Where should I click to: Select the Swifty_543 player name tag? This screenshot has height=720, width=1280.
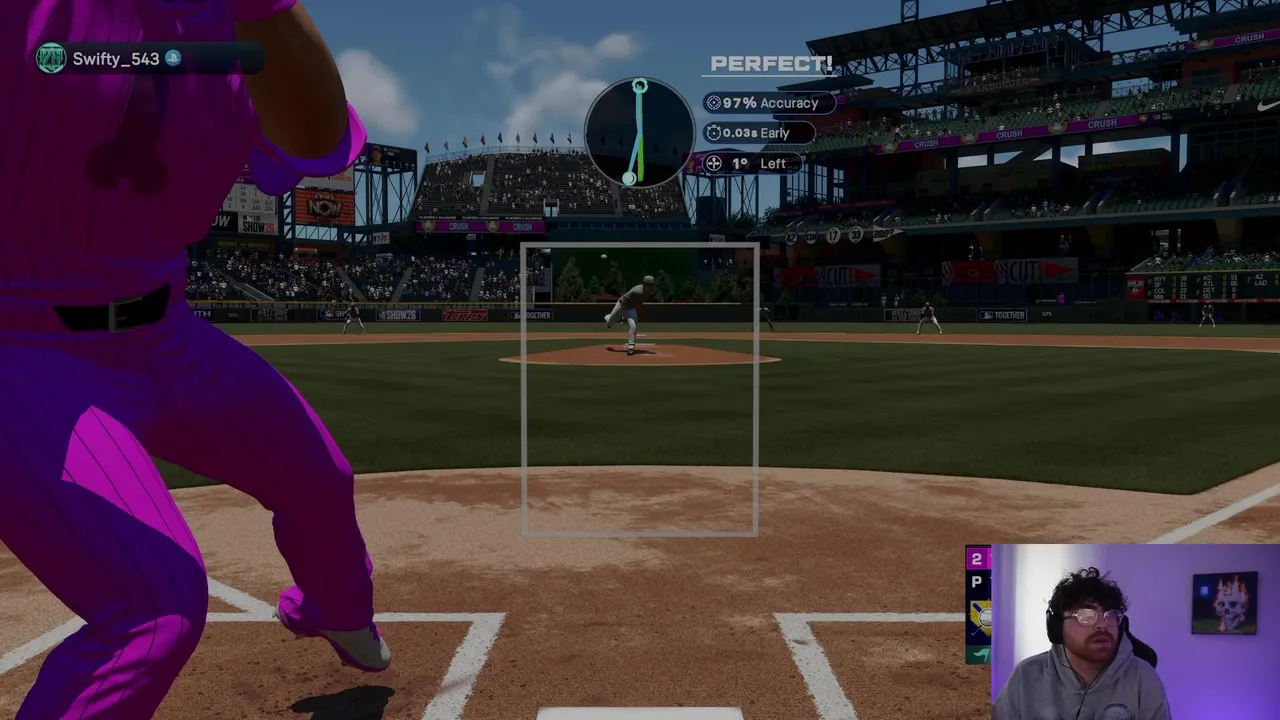click(x=115, y=59)
